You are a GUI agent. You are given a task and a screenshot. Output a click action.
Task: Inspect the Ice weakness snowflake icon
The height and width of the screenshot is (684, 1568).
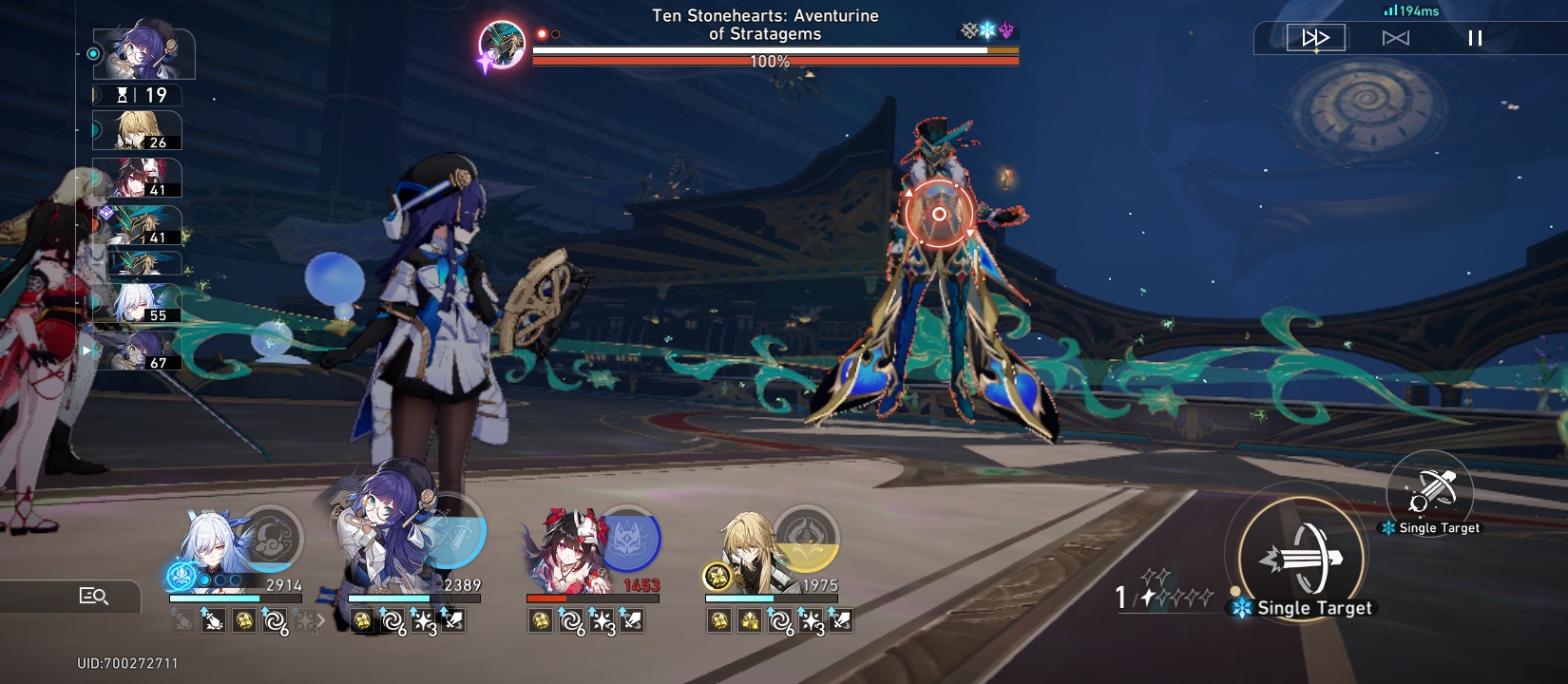(988, 29)
